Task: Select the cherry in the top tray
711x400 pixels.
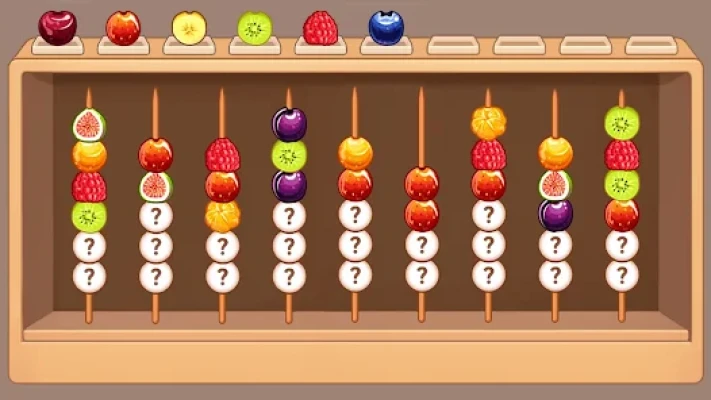Action: (x=57, y=27)
